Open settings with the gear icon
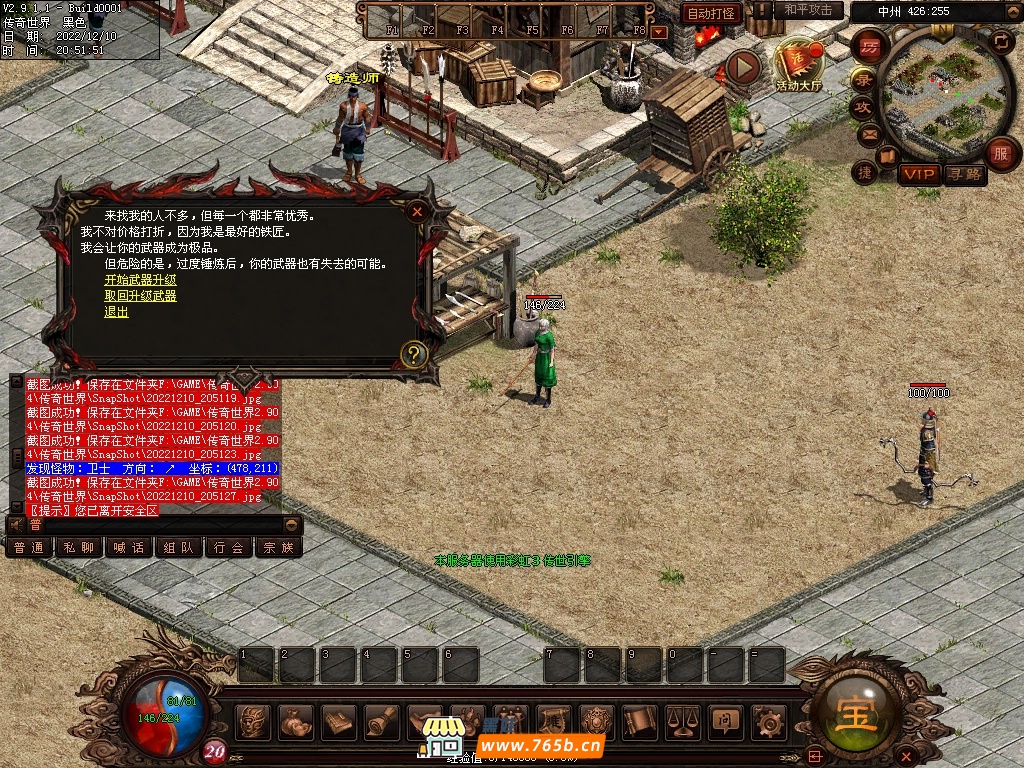Screen dimensions: 1024x768 tap(768, 720)
